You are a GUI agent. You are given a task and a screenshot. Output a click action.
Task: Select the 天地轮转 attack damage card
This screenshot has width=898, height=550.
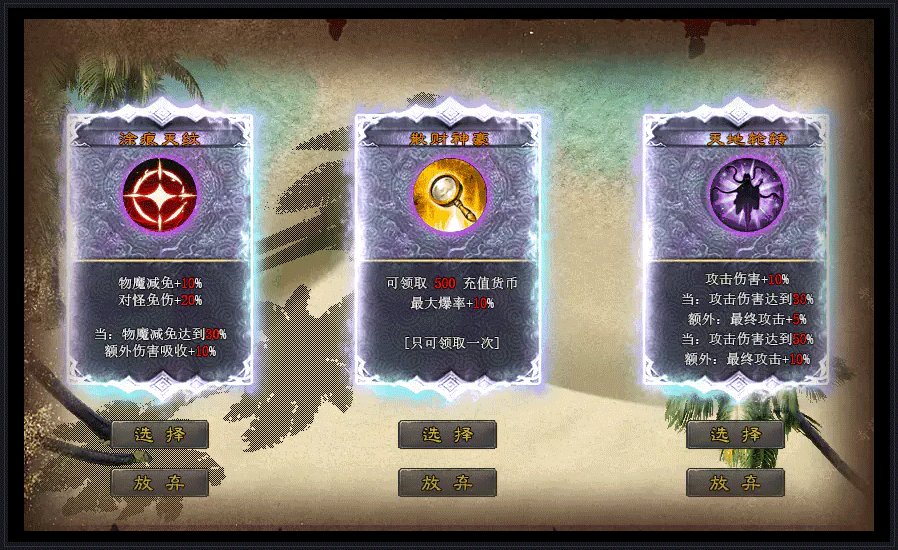[x=735, y=250]
